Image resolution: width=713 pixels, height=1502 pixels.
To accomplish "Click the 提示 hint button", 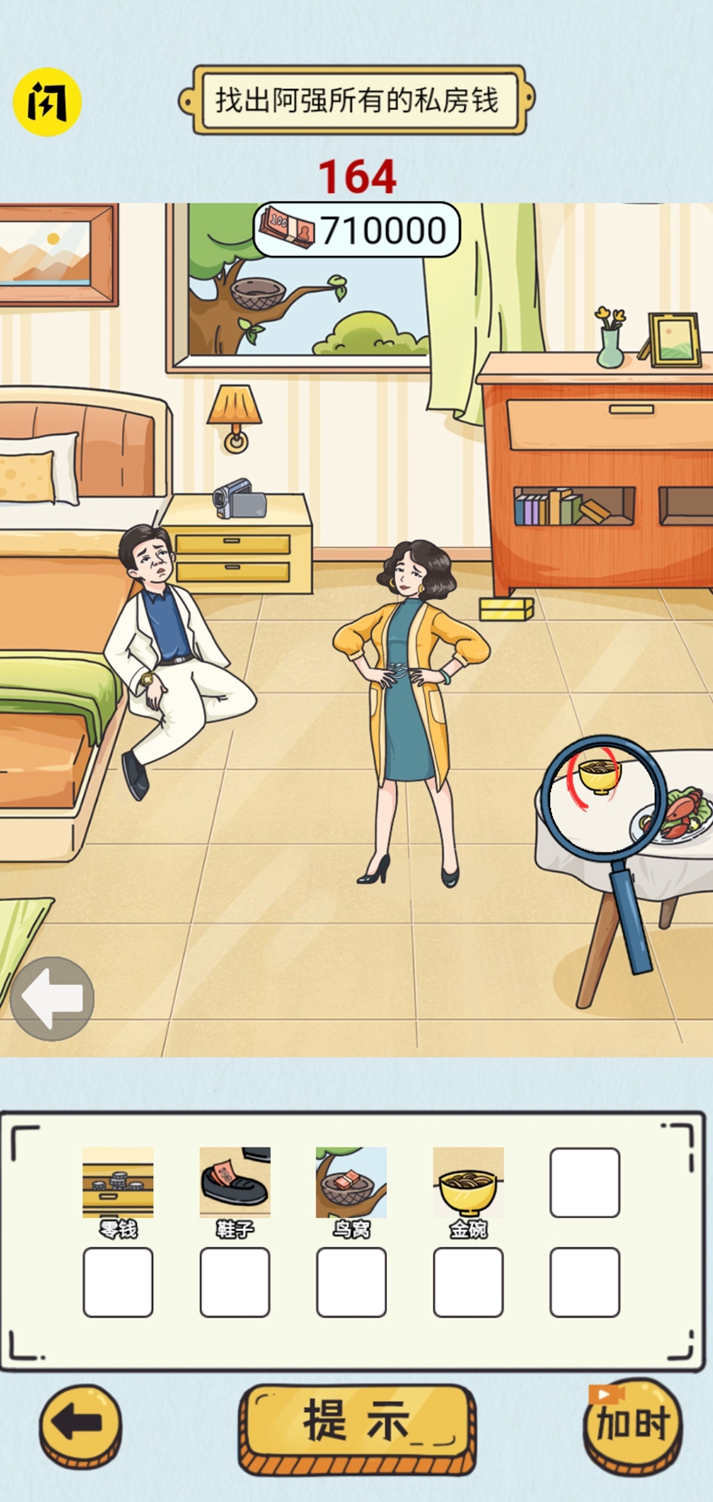I will click(356, 1423).
